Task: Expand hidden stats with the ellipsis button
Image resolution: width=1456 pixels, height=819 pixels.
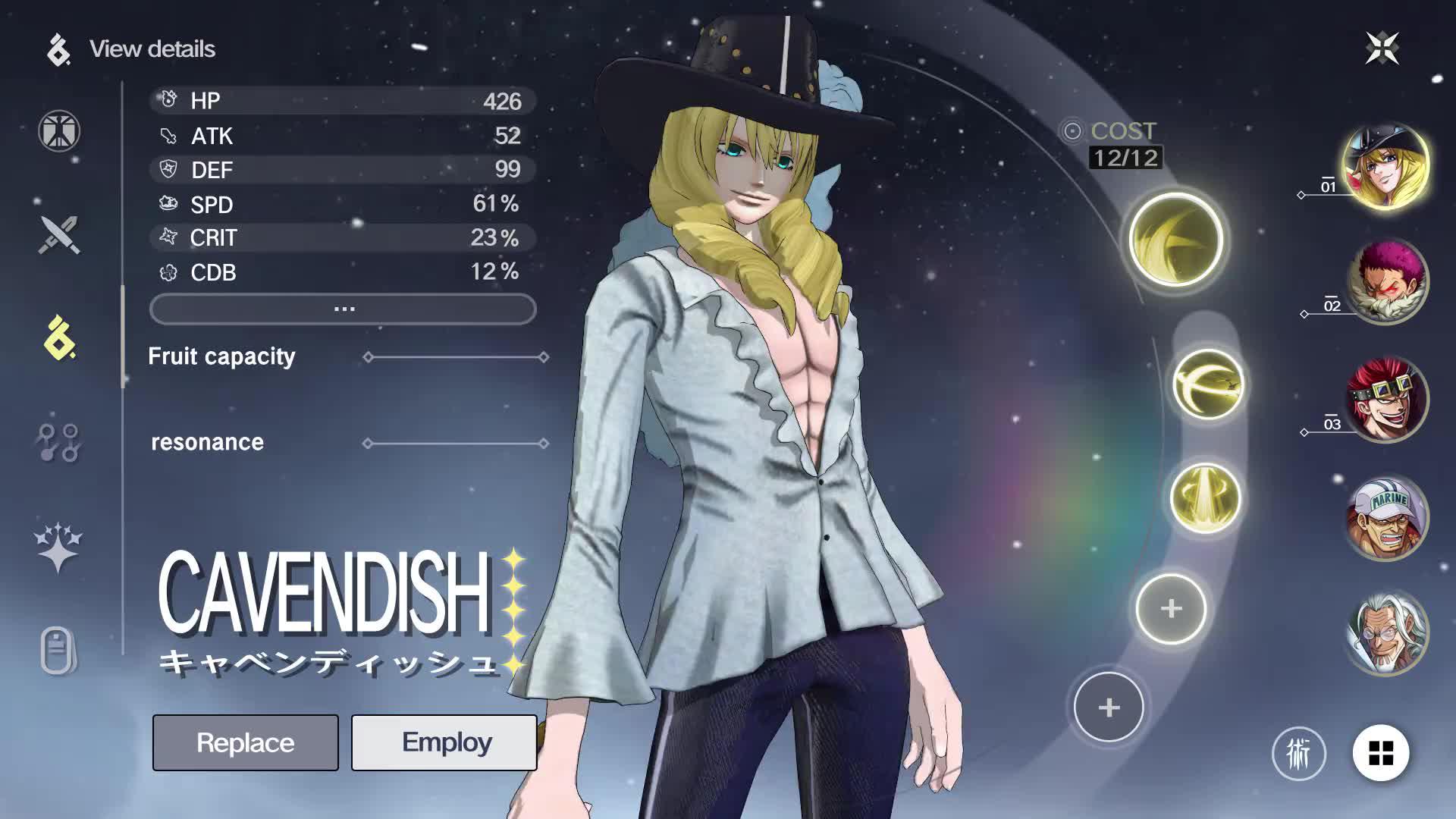Action: click(x=343, y=308)
